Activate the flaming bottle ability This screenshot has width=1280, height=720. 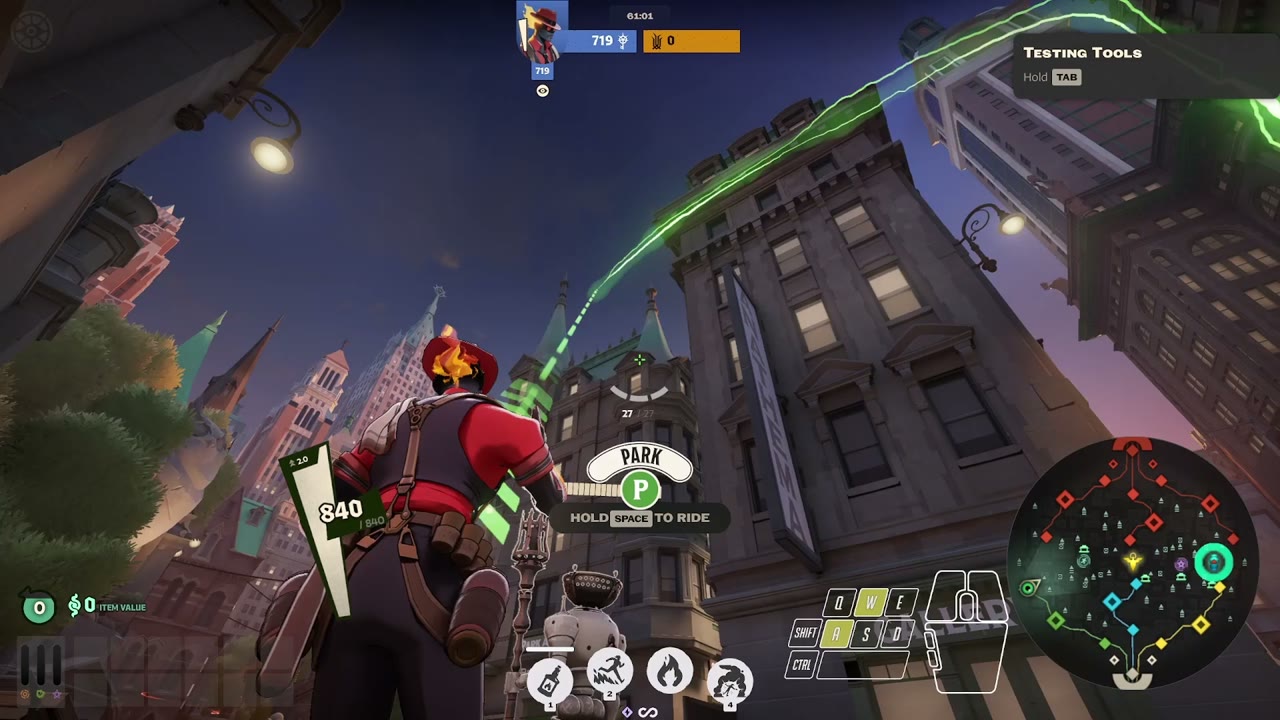click(549, 682)
